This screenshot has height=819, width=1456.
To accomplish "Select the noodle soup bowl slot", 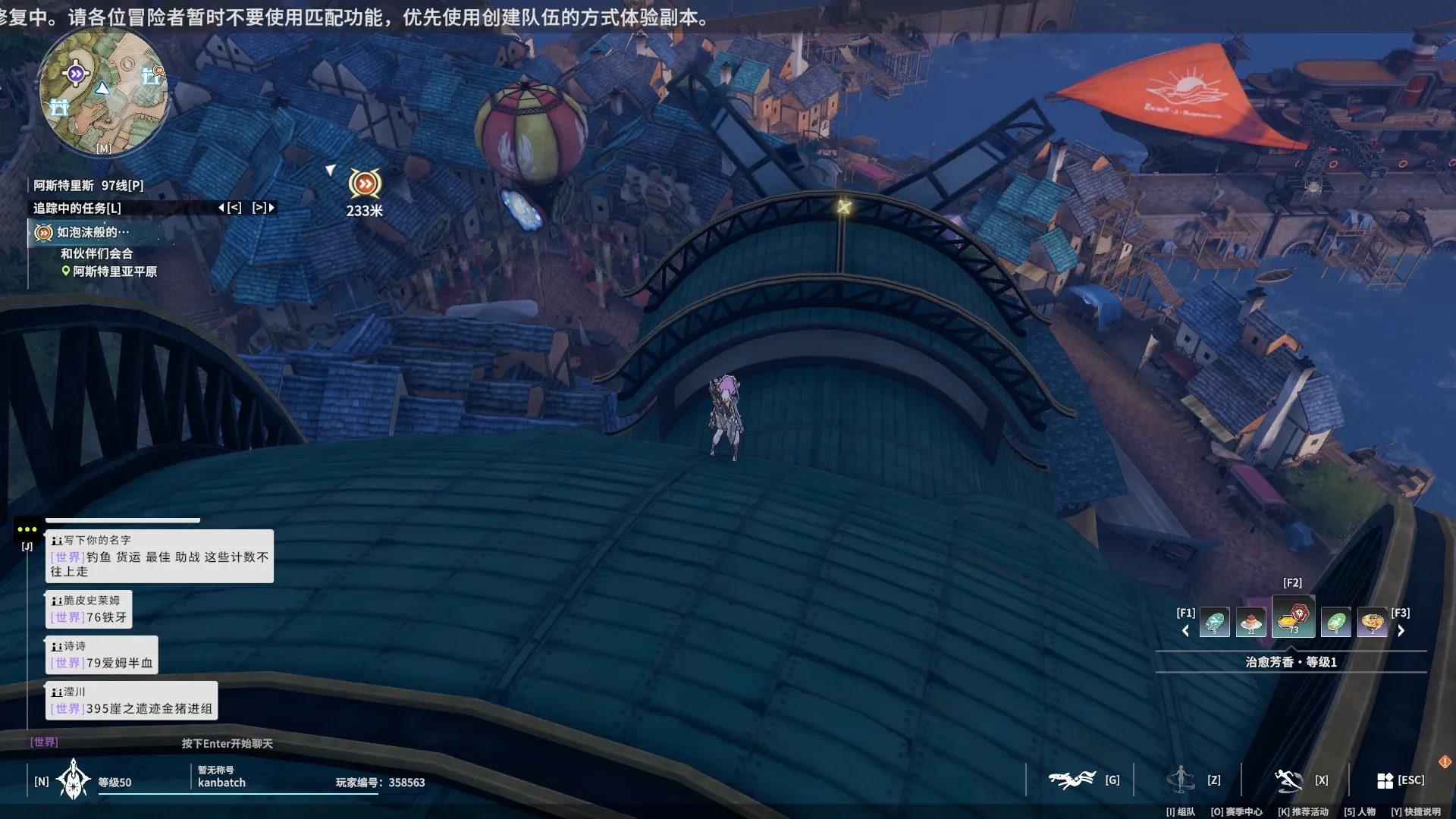I will 1373,623.
